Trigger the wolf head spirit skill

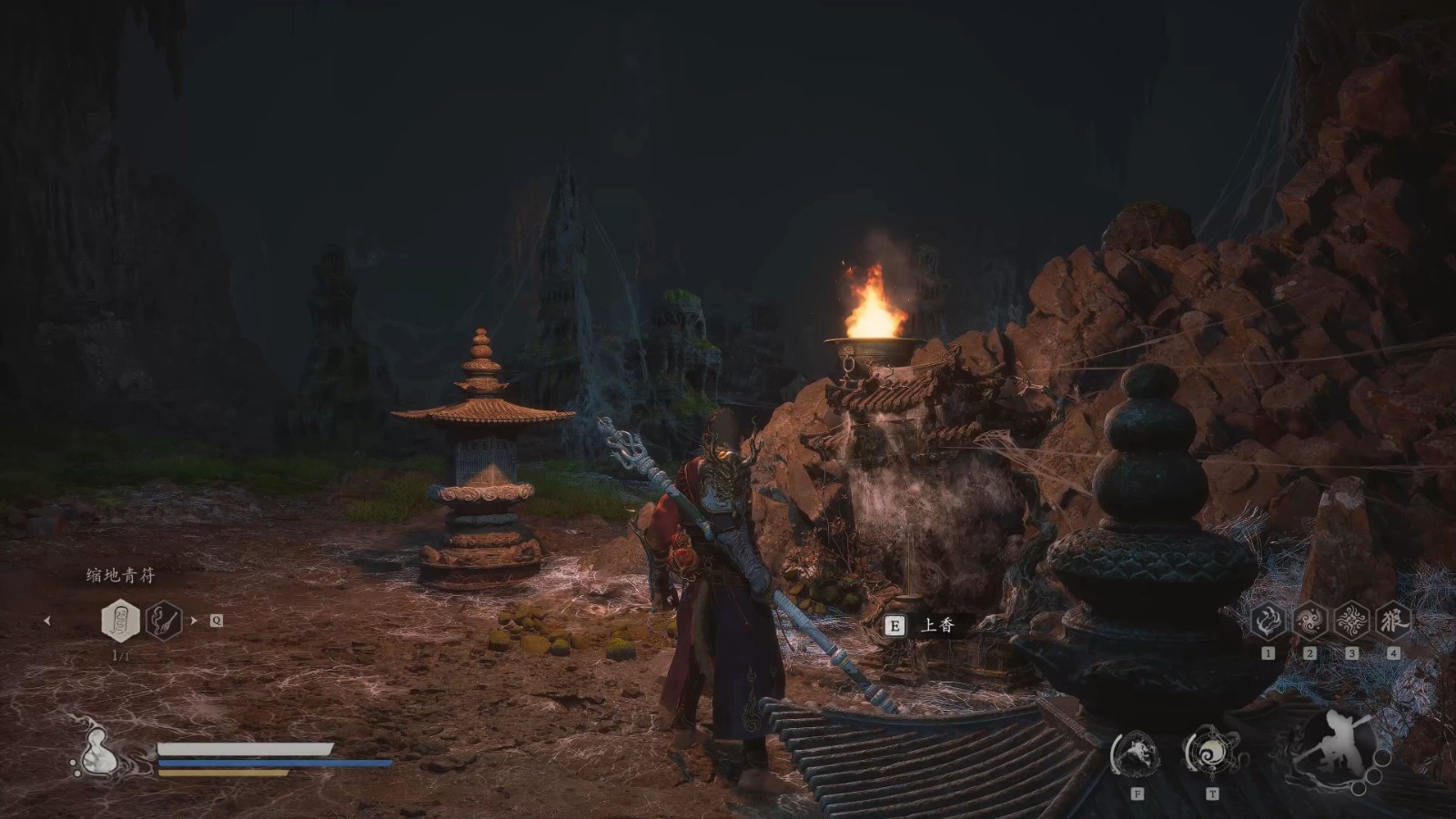point(1137,753)
